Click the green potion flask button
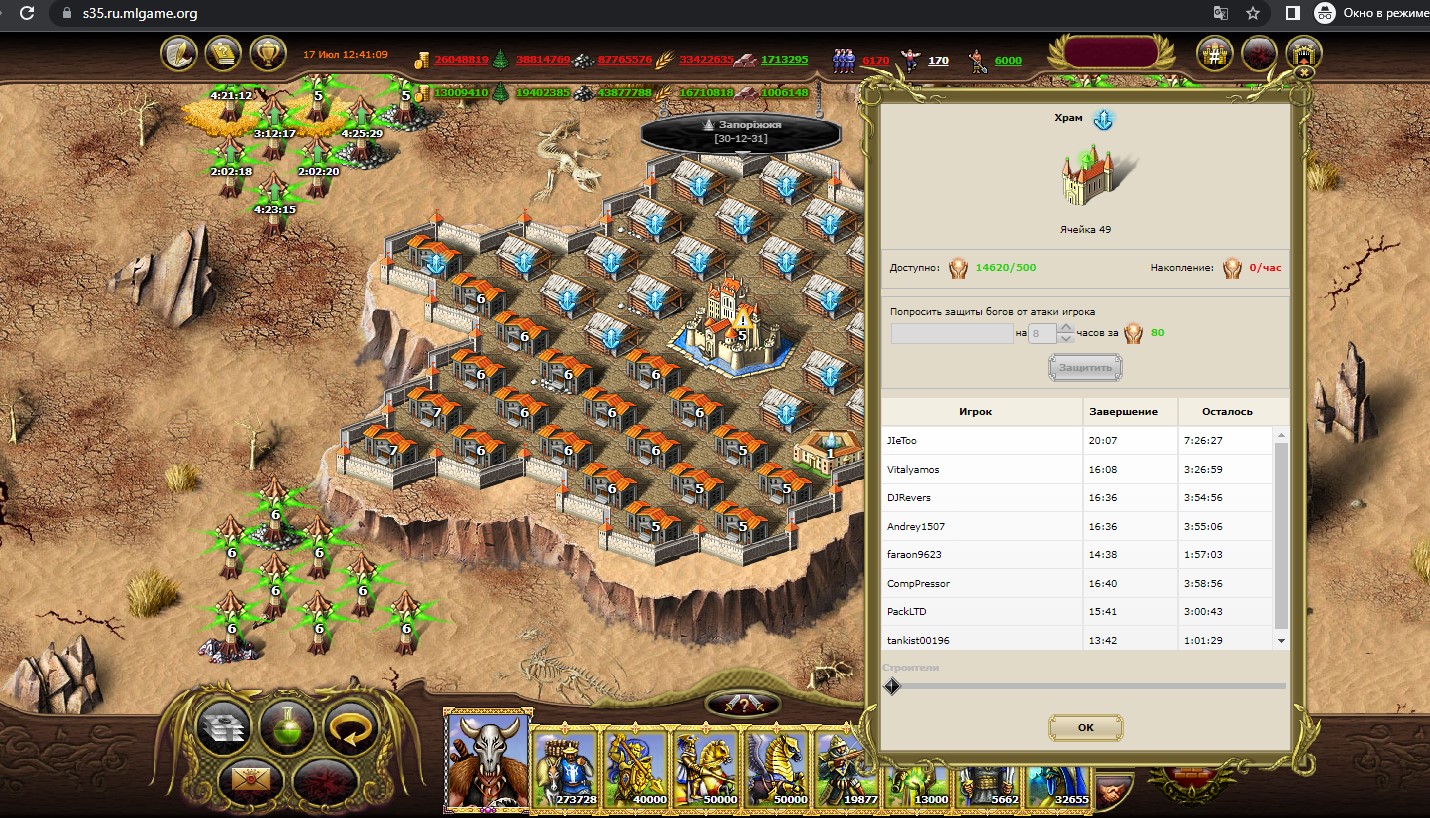The height and width of the screenshot is (818, 1430). coord(287,726)
